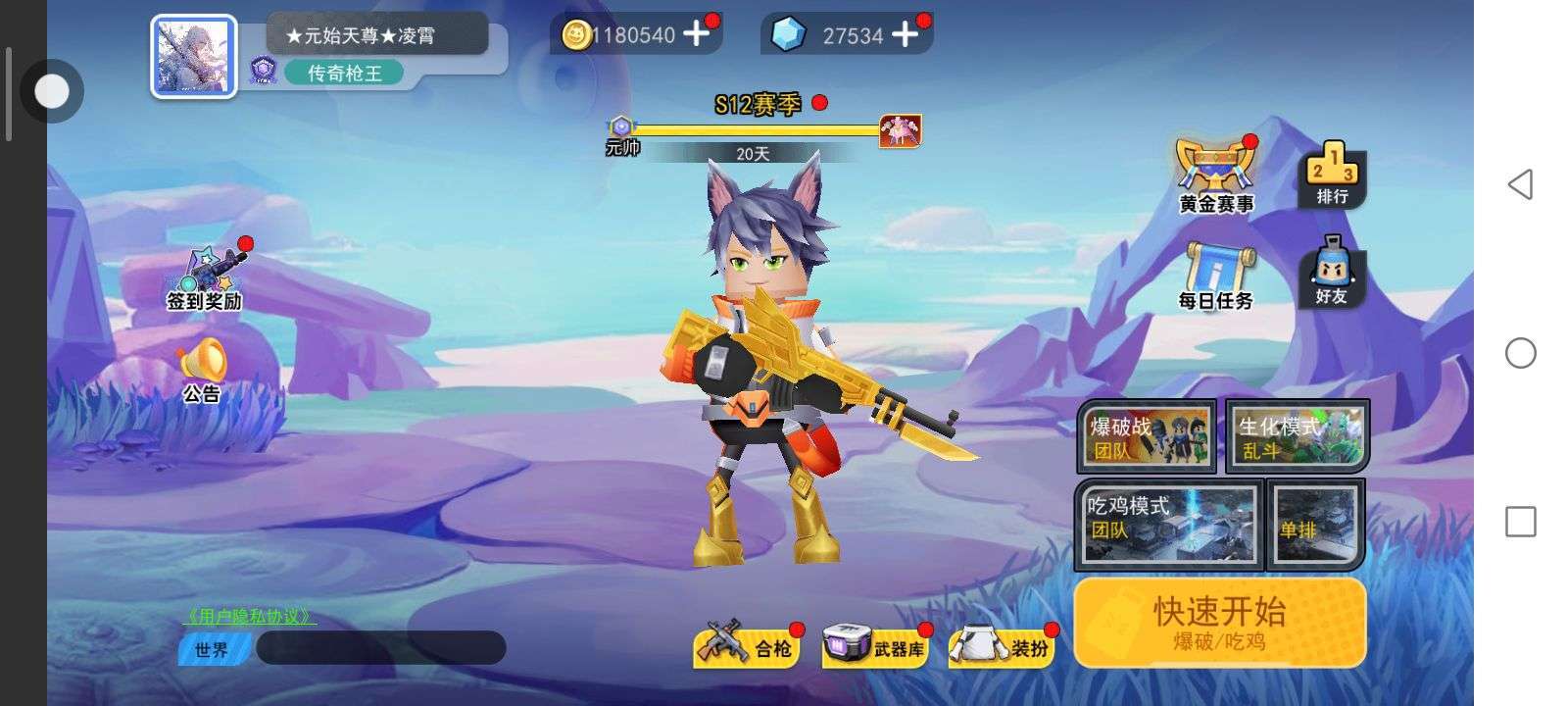Choose 生化模式 brawl mode
The width and height of the screenshot is (1568, 706).
1298,436
